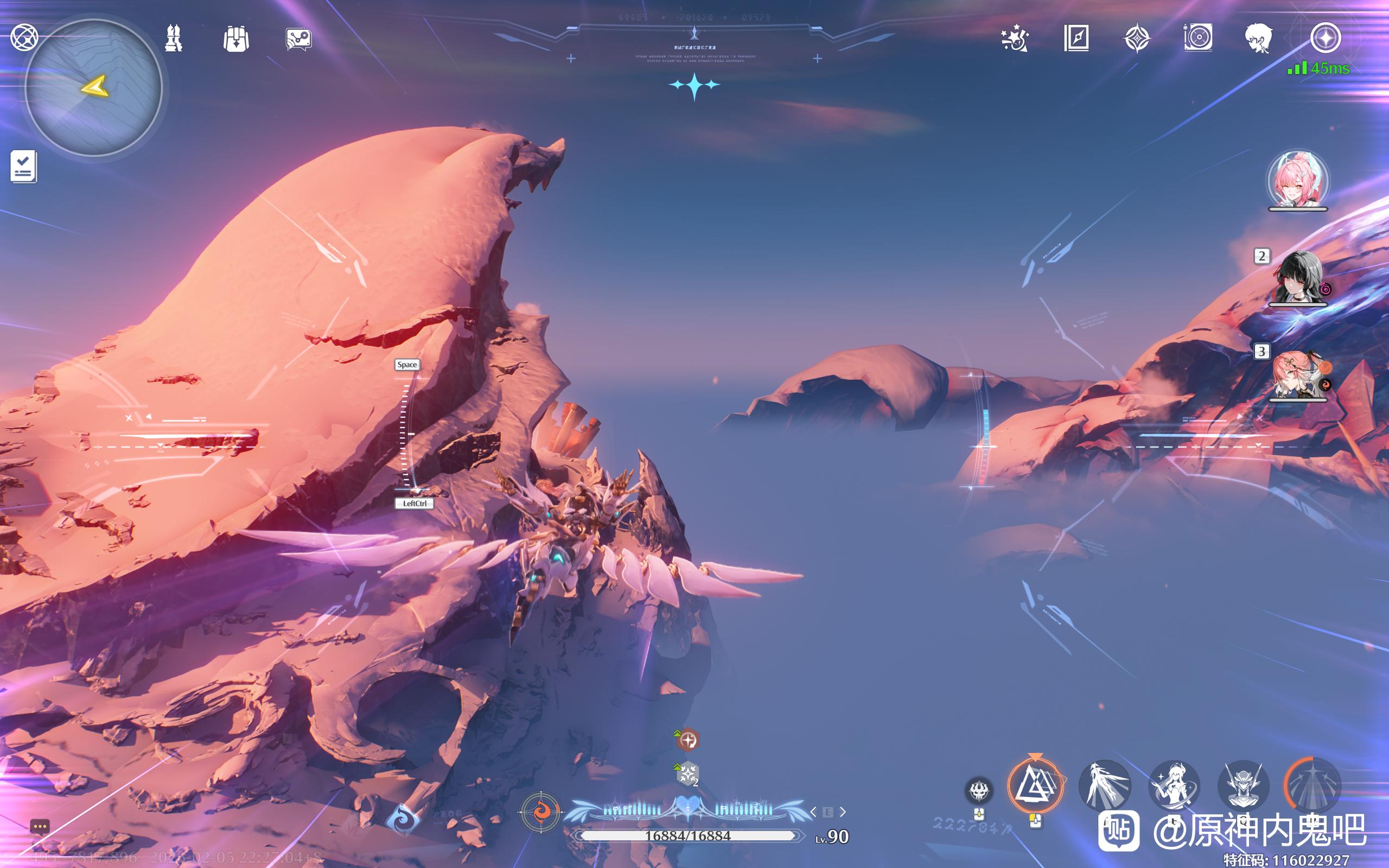Open the compass guidebook icon

coord(1076,39)
